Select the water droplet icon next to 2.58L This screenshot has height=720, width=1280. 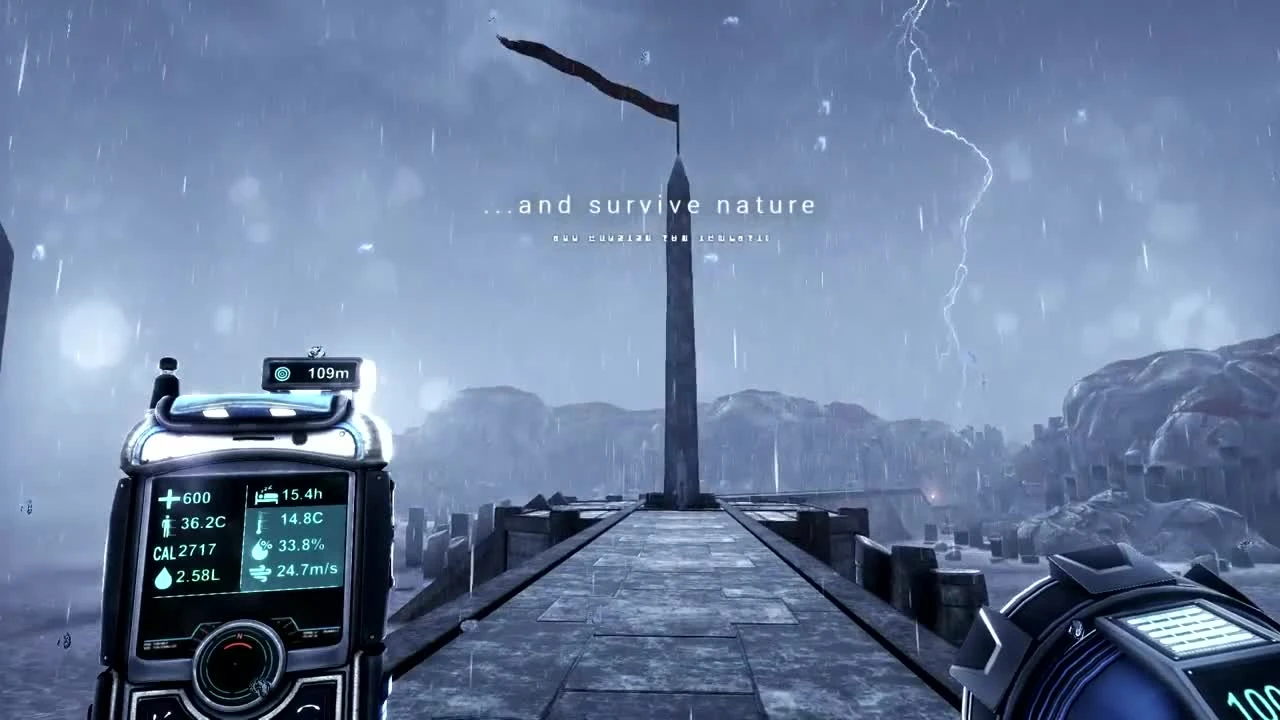coord(162,578)
